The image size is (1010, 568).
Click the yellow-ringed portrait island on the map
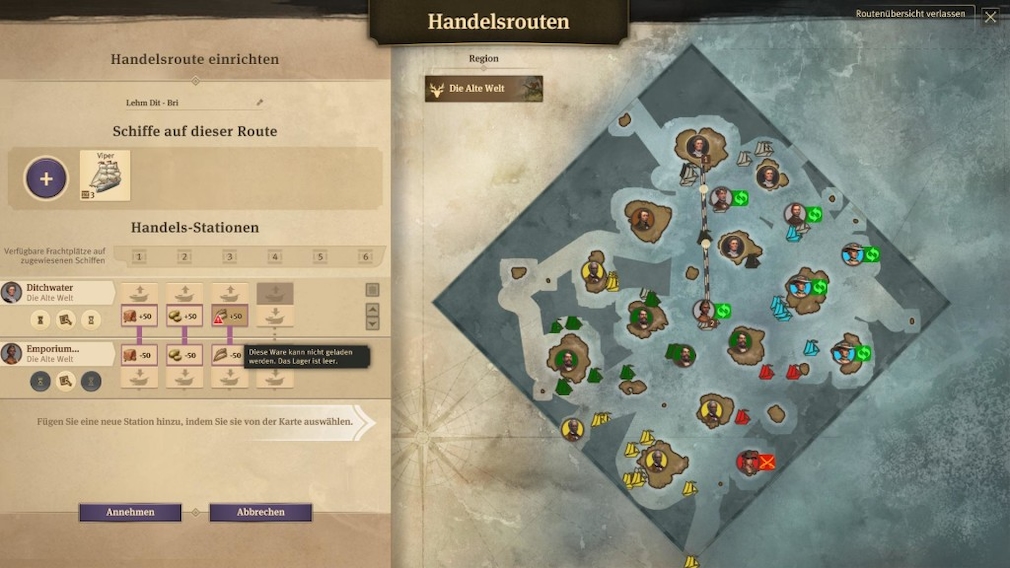click(x=593, y=271)
